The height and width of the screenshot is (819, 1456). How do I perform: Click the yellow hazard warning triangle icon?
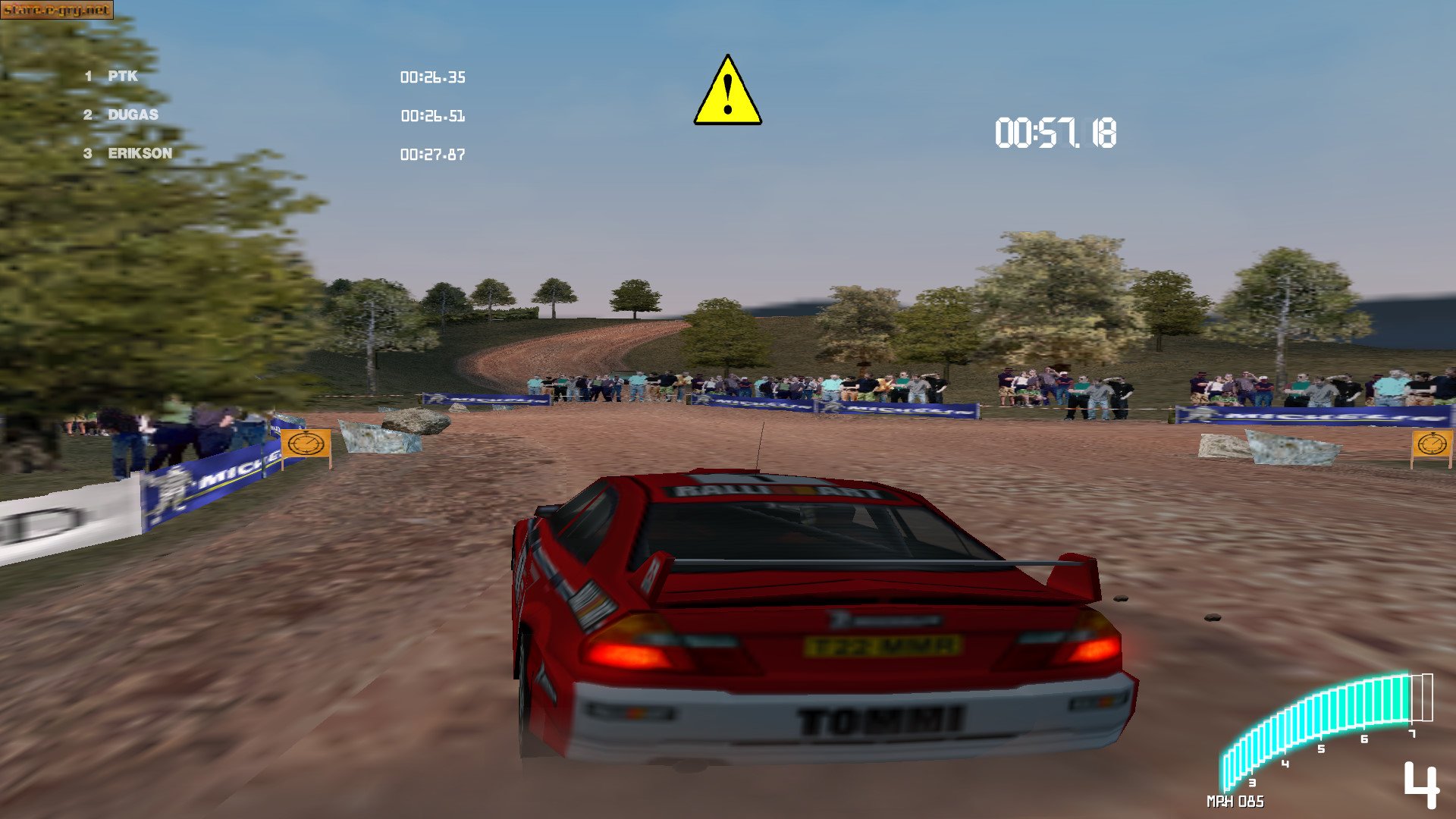pos(728,89)
